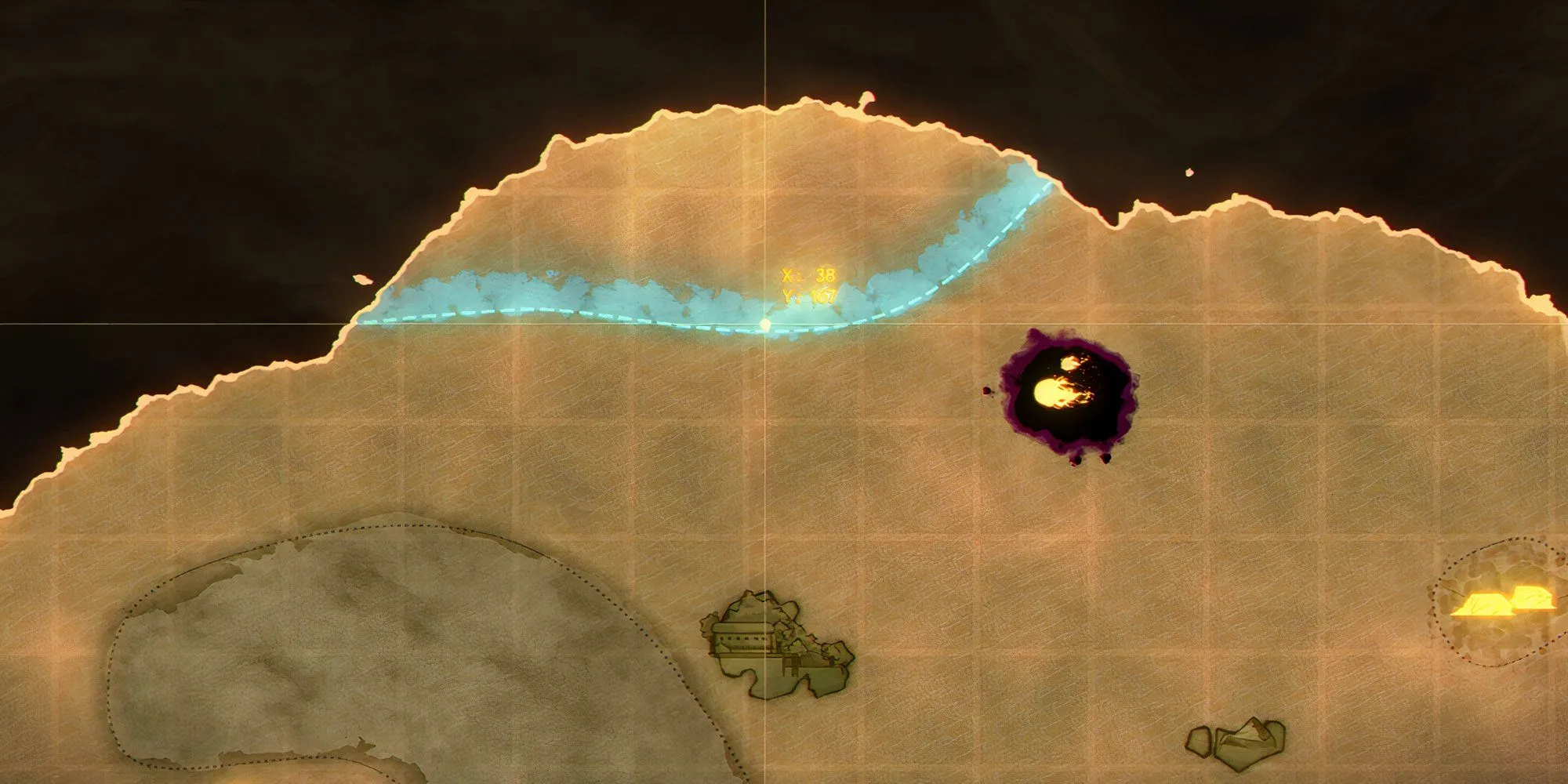Click the glowing yellow tents map marker
The width and height of the screenshot is (1568, 784).
[1504, 602]
